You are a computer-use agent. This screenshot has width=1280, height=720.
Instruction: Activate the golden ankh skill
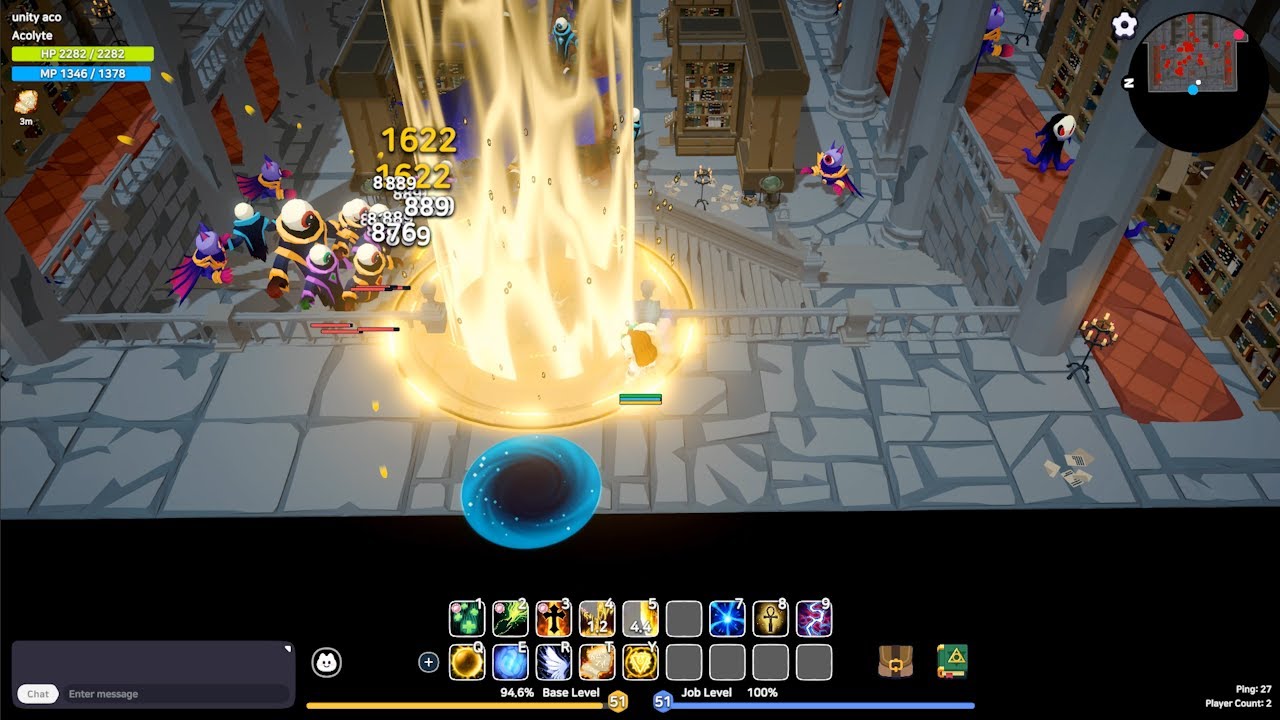tap(770, 619)
